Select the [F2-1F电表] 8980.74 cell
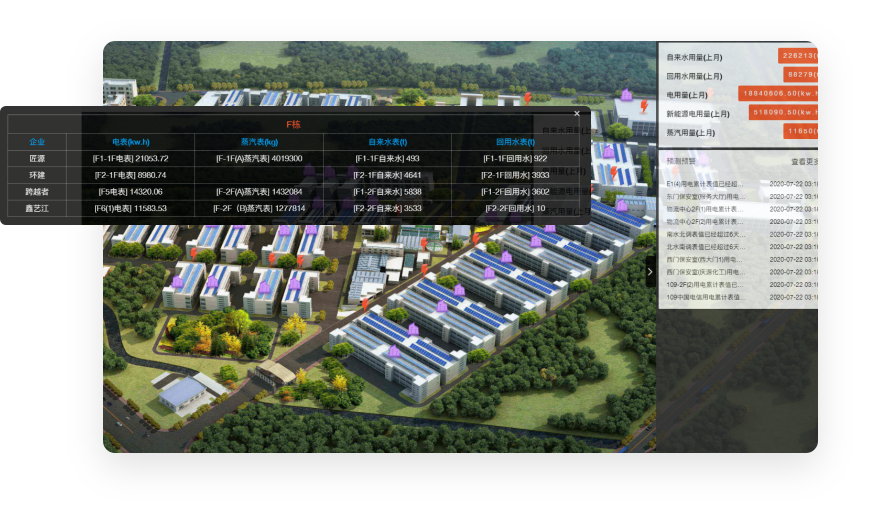The height and width of the screenshot is (520, 872). pyautogui.click(x=130, y=175)
